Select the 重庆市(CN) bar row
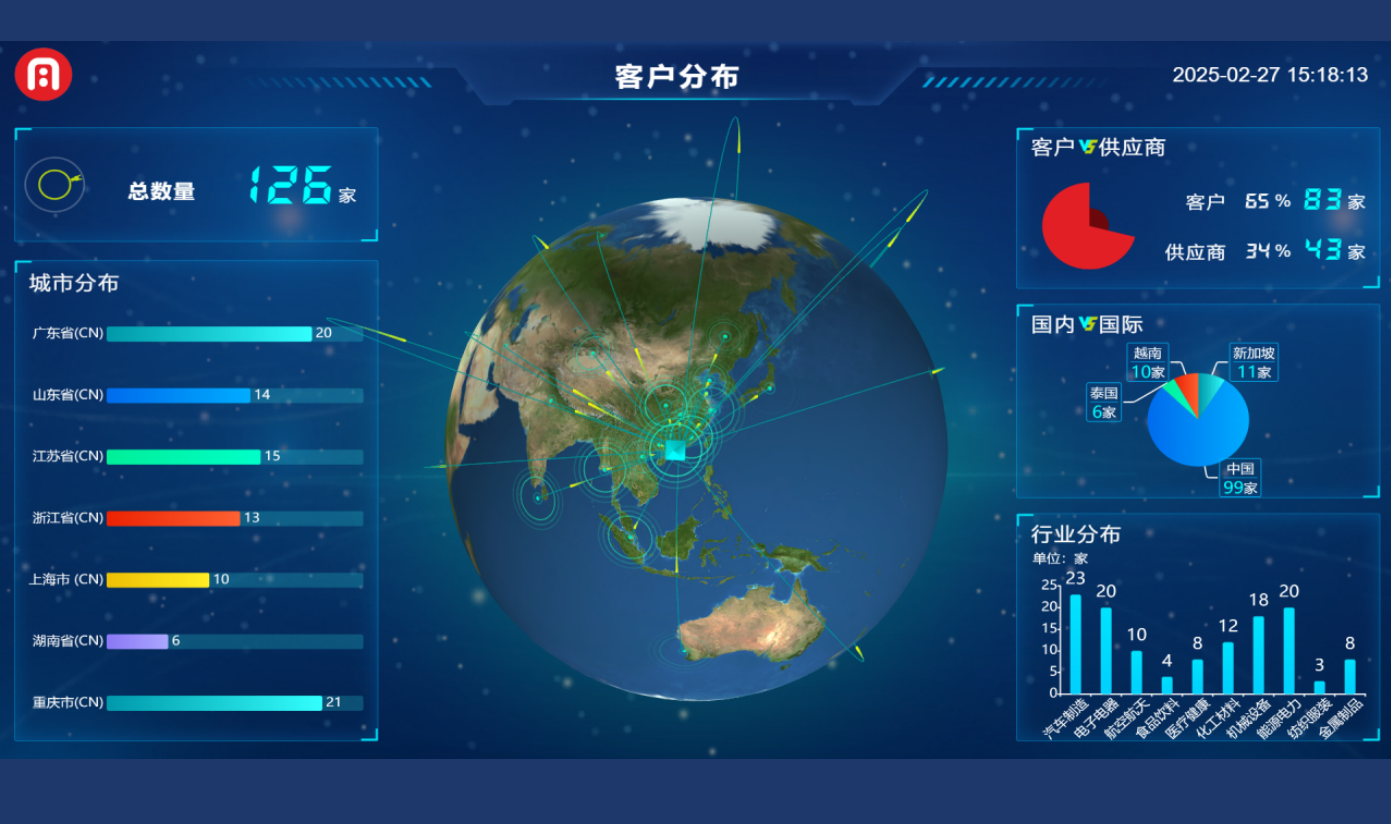The width and height of the screenshot is (1391, 824). 214,703
